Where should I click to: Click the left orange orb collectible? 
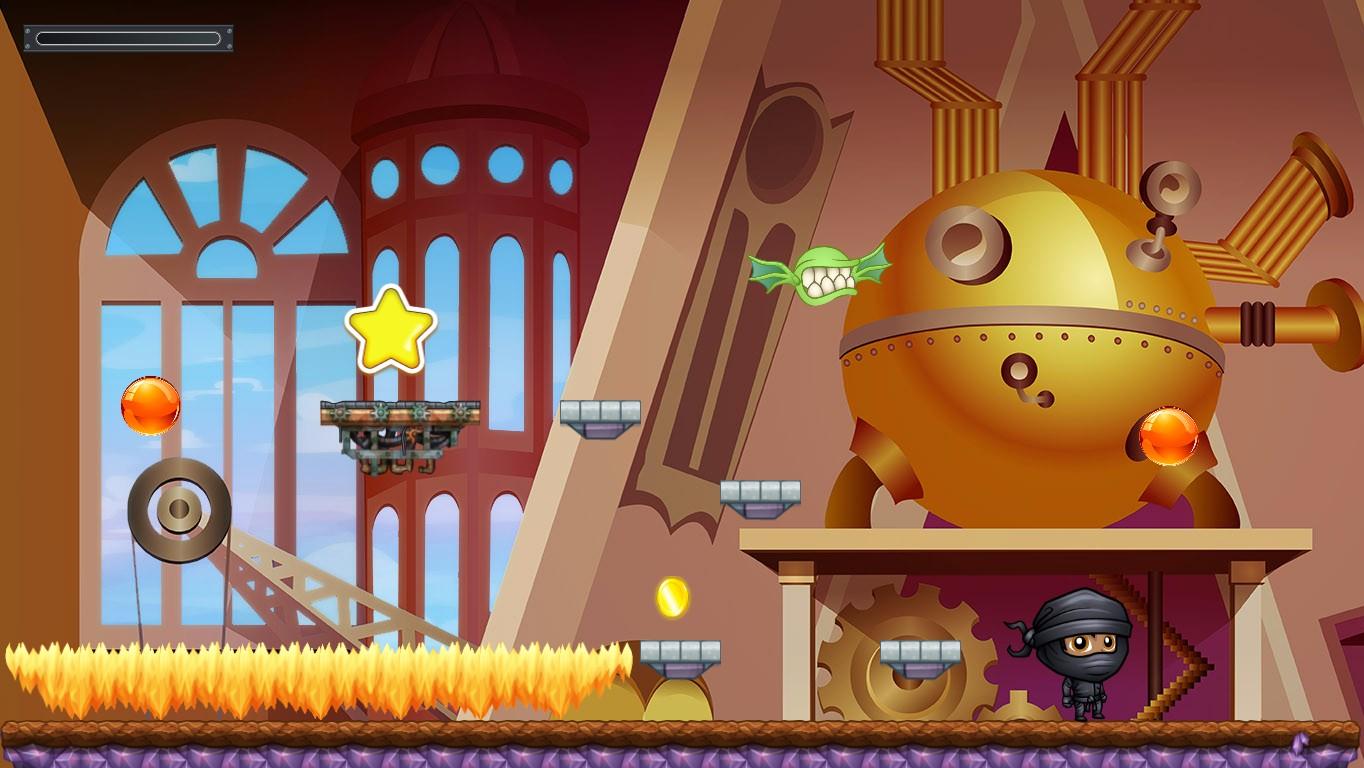click(x=150, y=405)
